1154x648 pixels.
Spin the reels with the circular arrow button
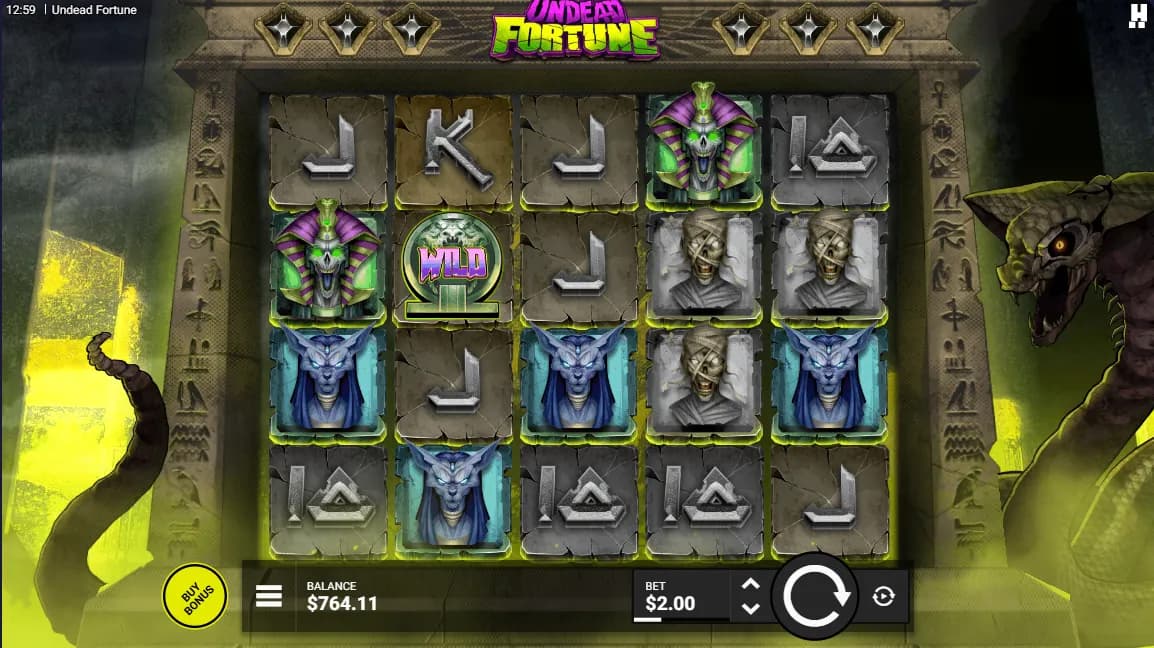(816, 596)
